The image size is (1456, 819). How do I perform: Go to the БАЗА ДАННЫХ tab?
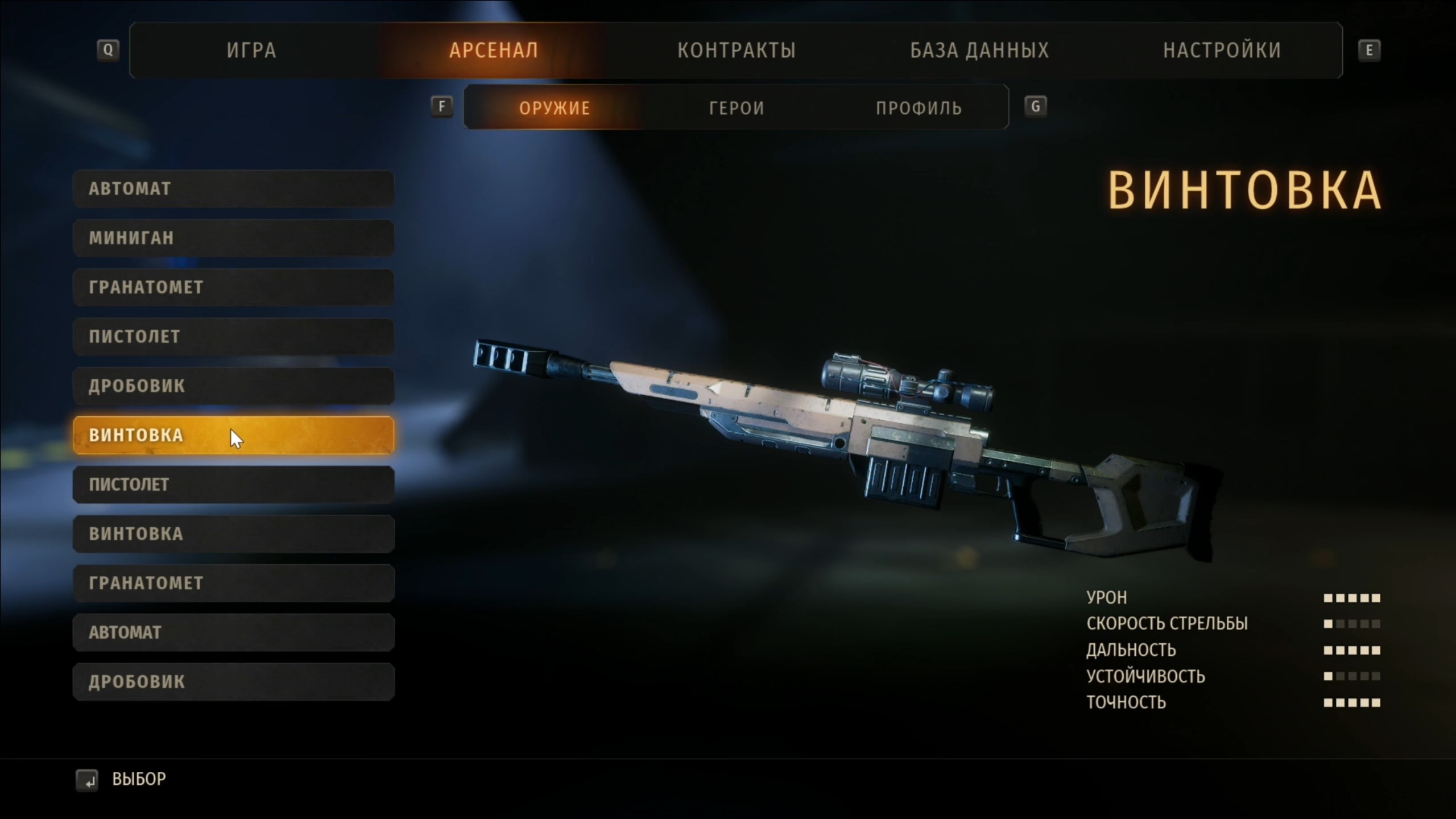pos(979,51)
